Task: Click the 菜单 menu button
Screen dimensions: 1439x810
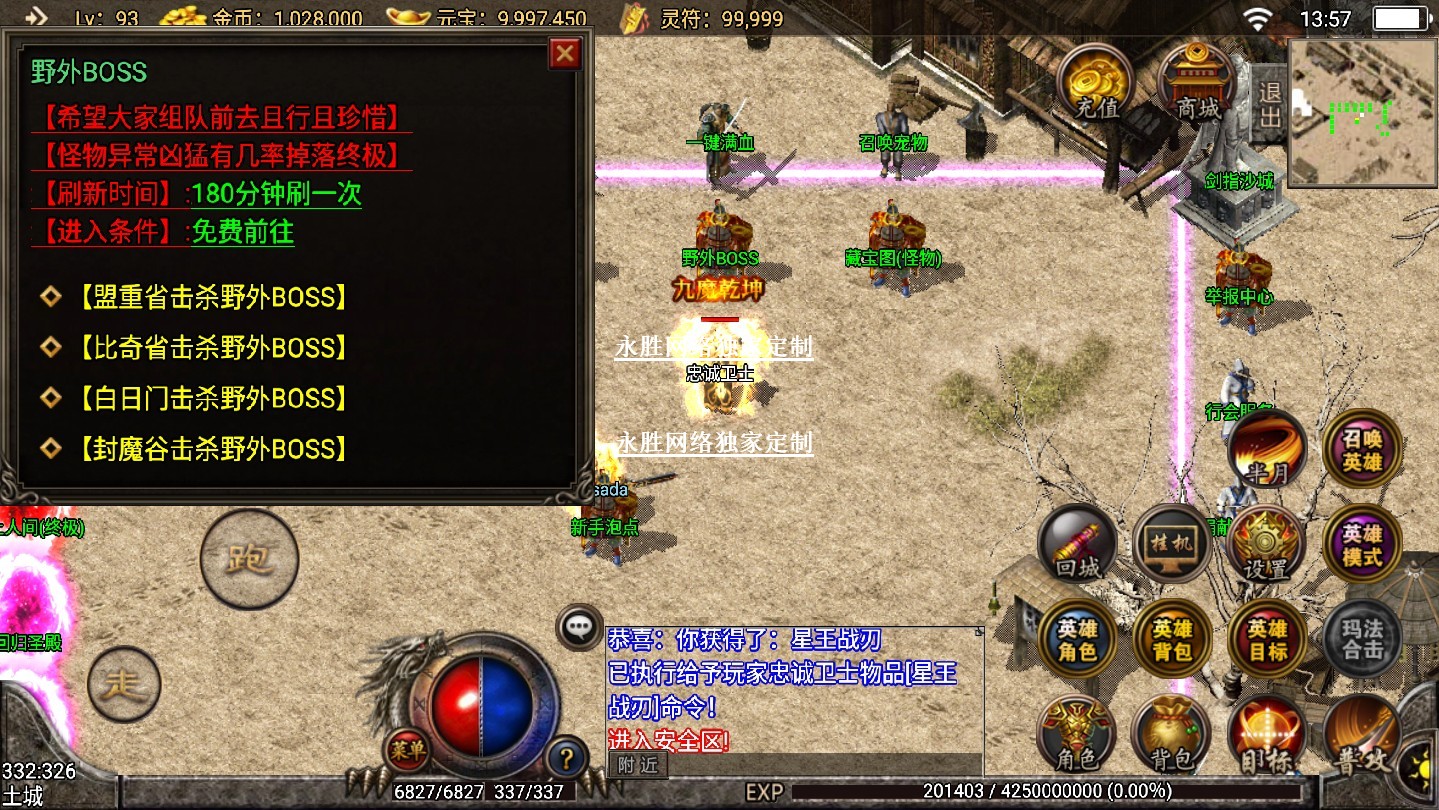Action: tap(408, 751)
